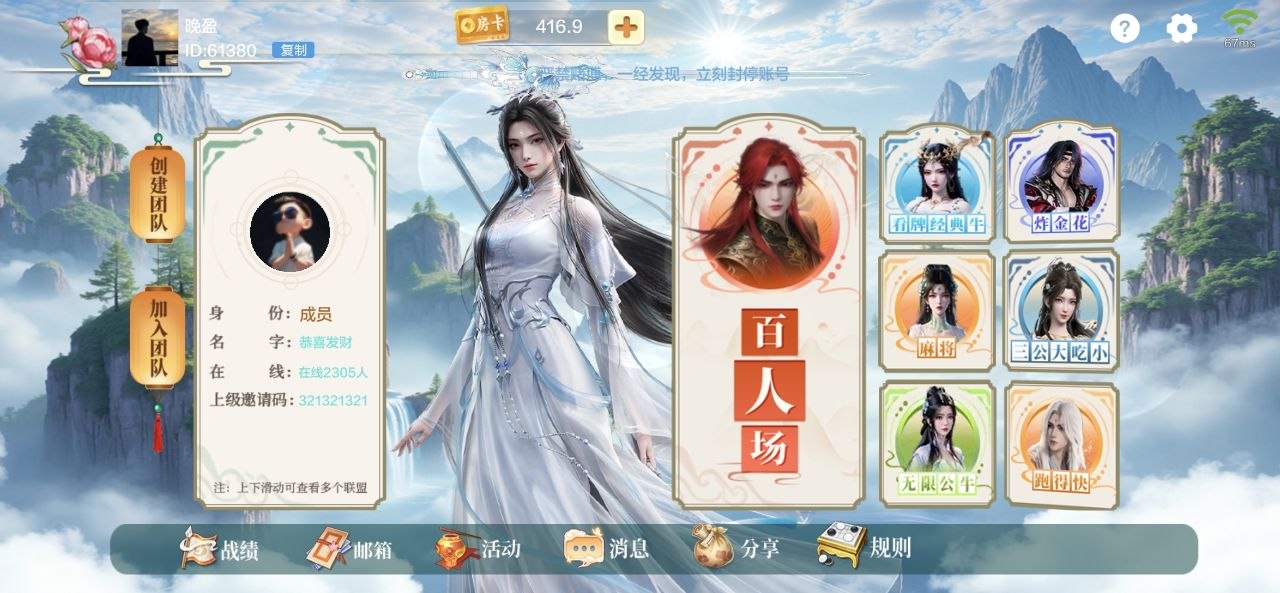Open the 无限公牛 game tile
This screenshot has width=1280, height=593.
pos(937,441)
